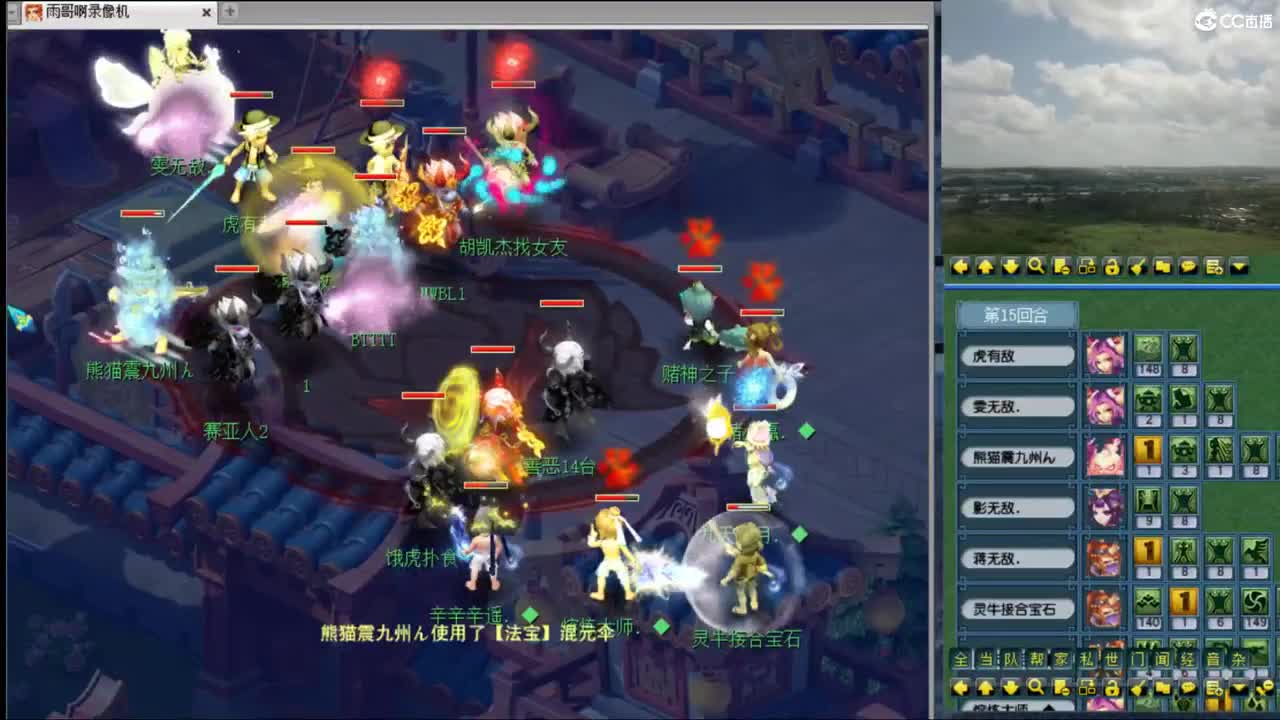
Task: Click the left-pointing back arrow on toolbar
Action: pyautogui.click(x=962, y=267)
